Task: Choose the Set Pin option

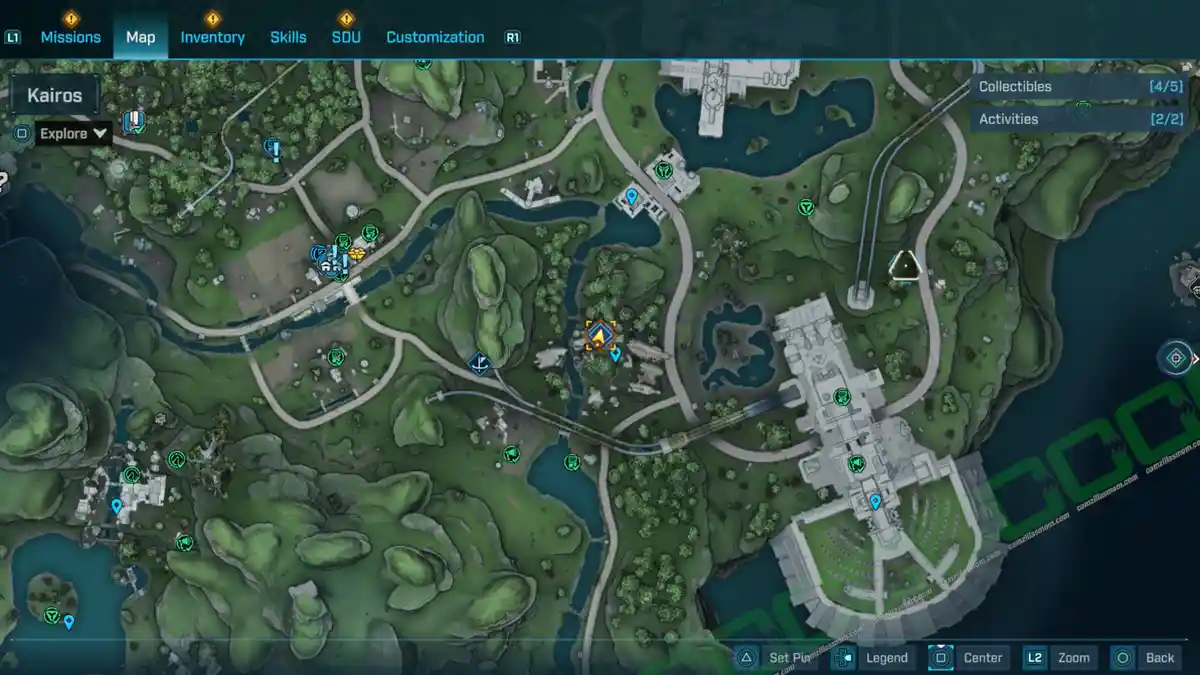Action: pos(776,657)
